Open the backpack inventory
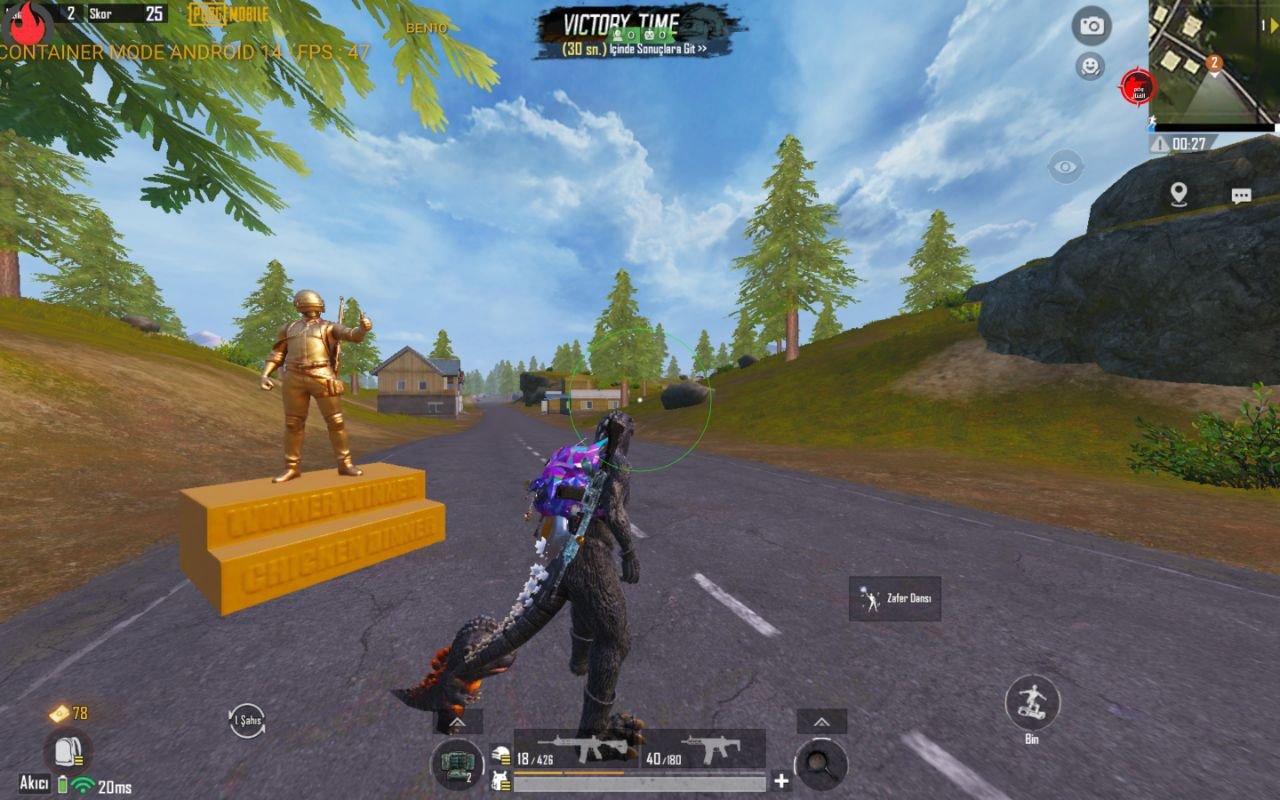 [68, 752]
